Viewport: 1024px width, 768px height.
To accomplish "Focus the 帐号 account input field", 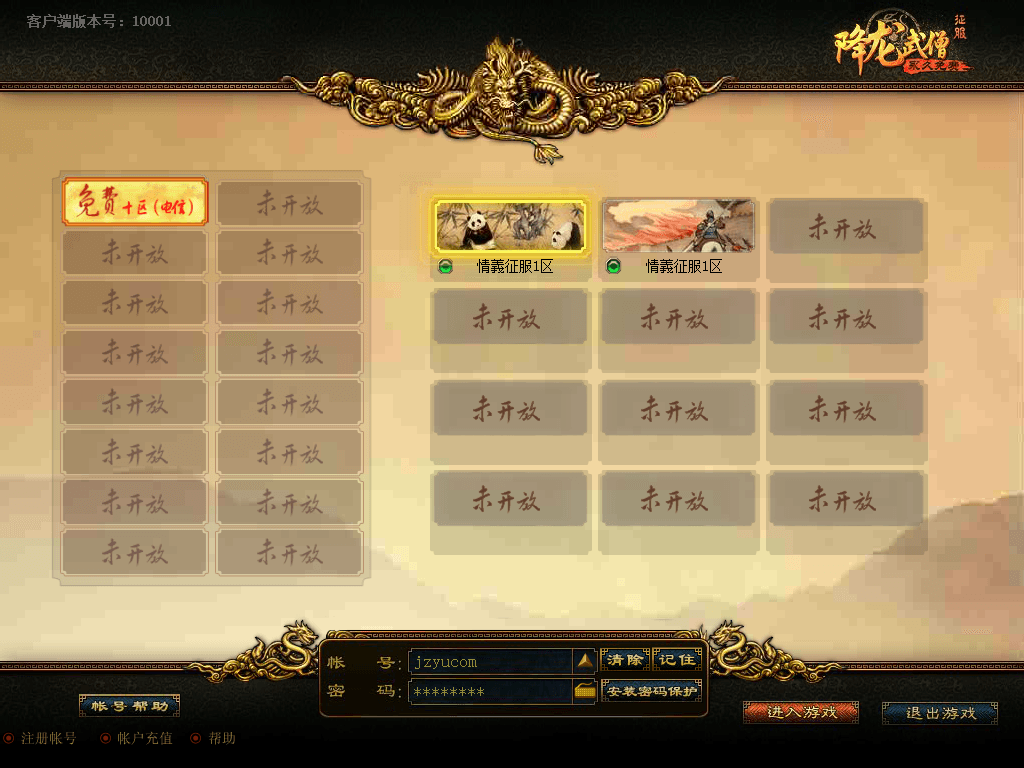I will tap(490, 662).
